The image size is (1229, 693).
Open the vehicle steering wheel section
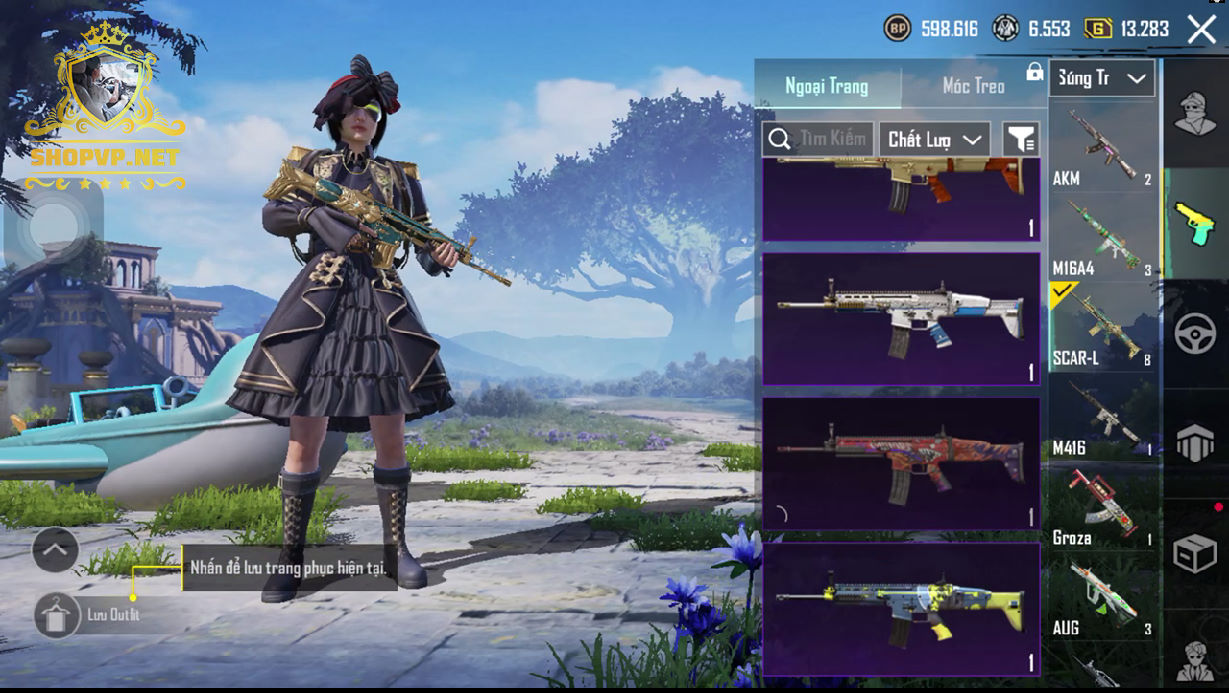(1195, 333)
